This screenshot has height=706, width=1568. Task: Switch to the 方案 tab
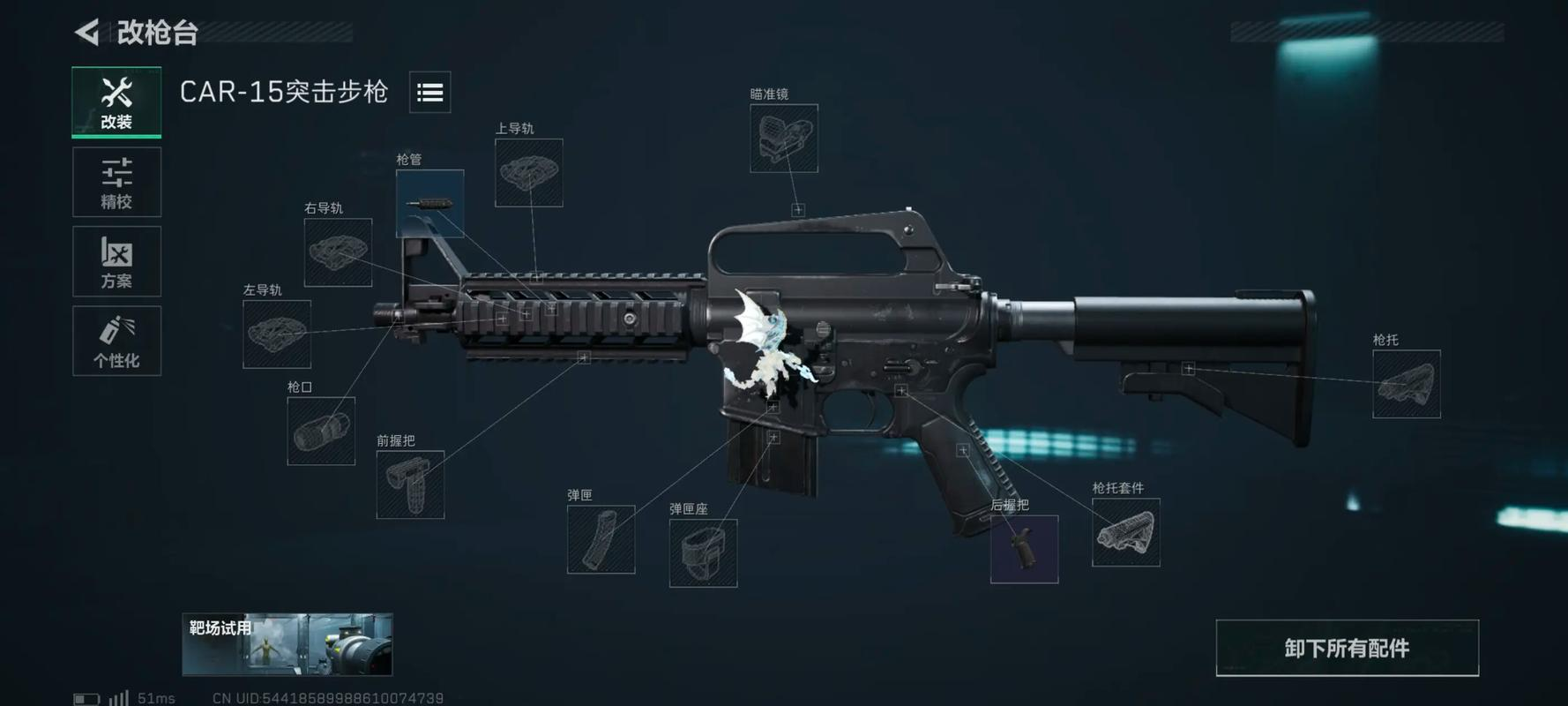click(116, 262)
